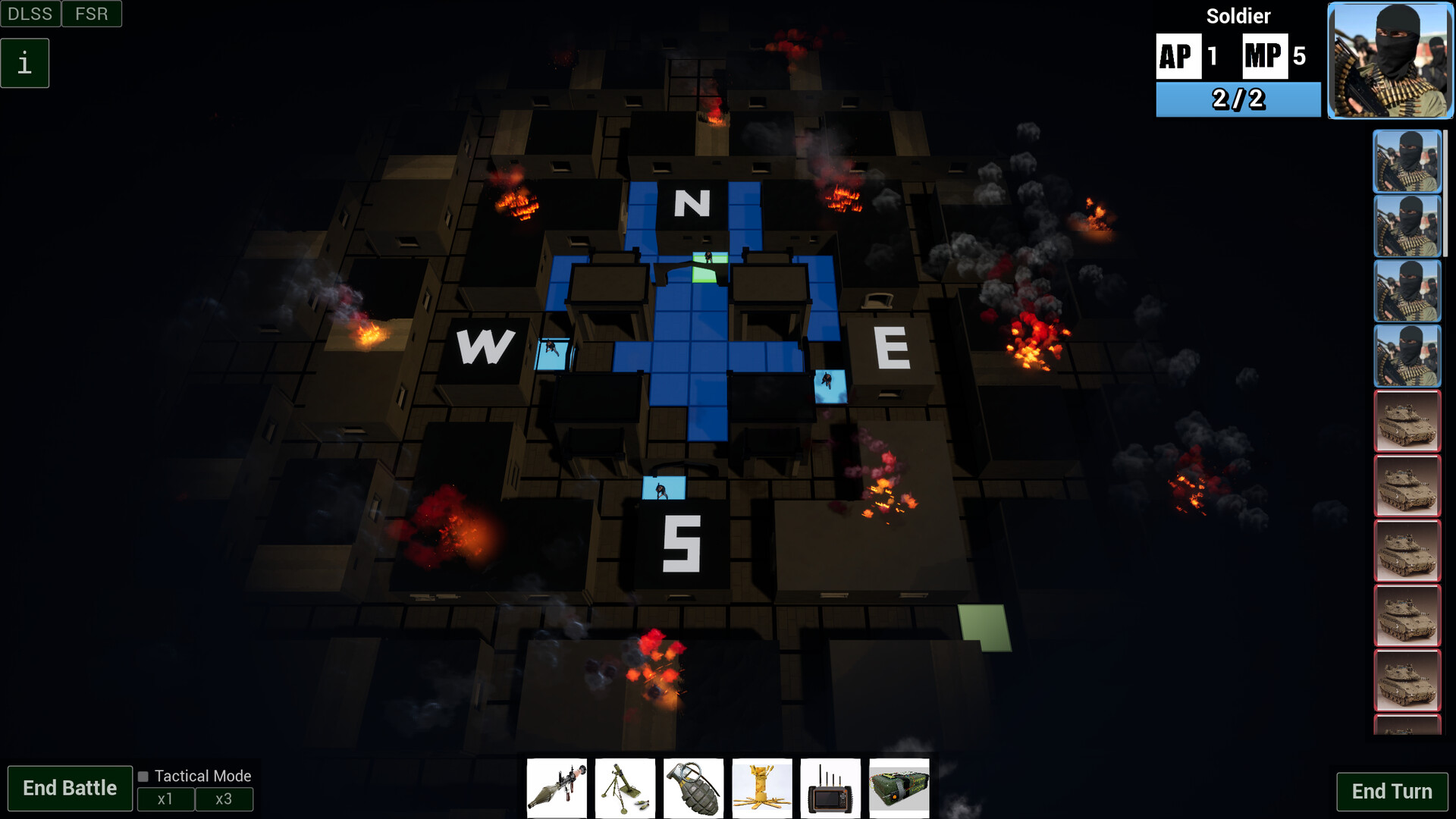The height and width of the screenshot is (819, 1456).
Task: Toggle FSR rendering mode
Action: pyautogui.click(x=91, y=13)
